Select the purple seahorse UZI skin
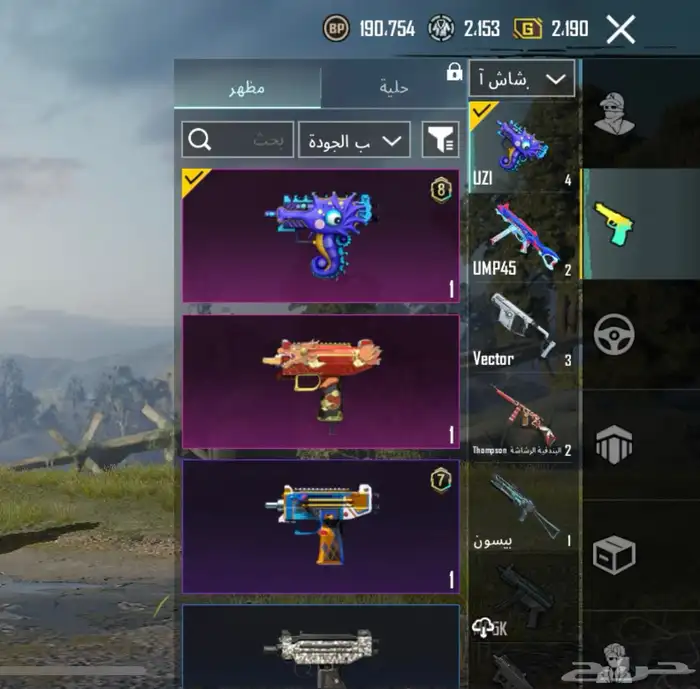Screen dimensions: 700x689 click(320, 236)
